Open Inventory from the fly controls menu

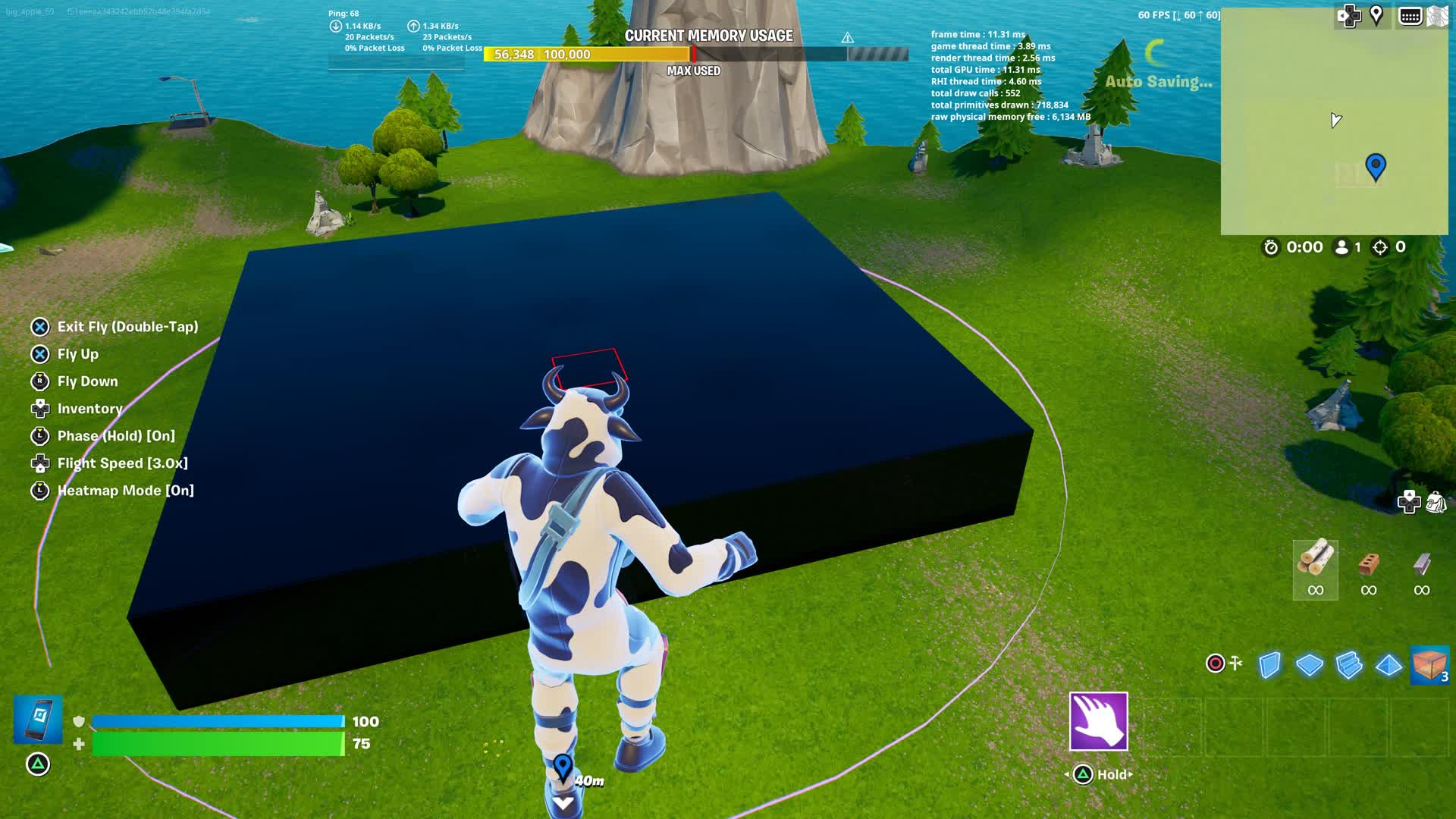point(90,409)
